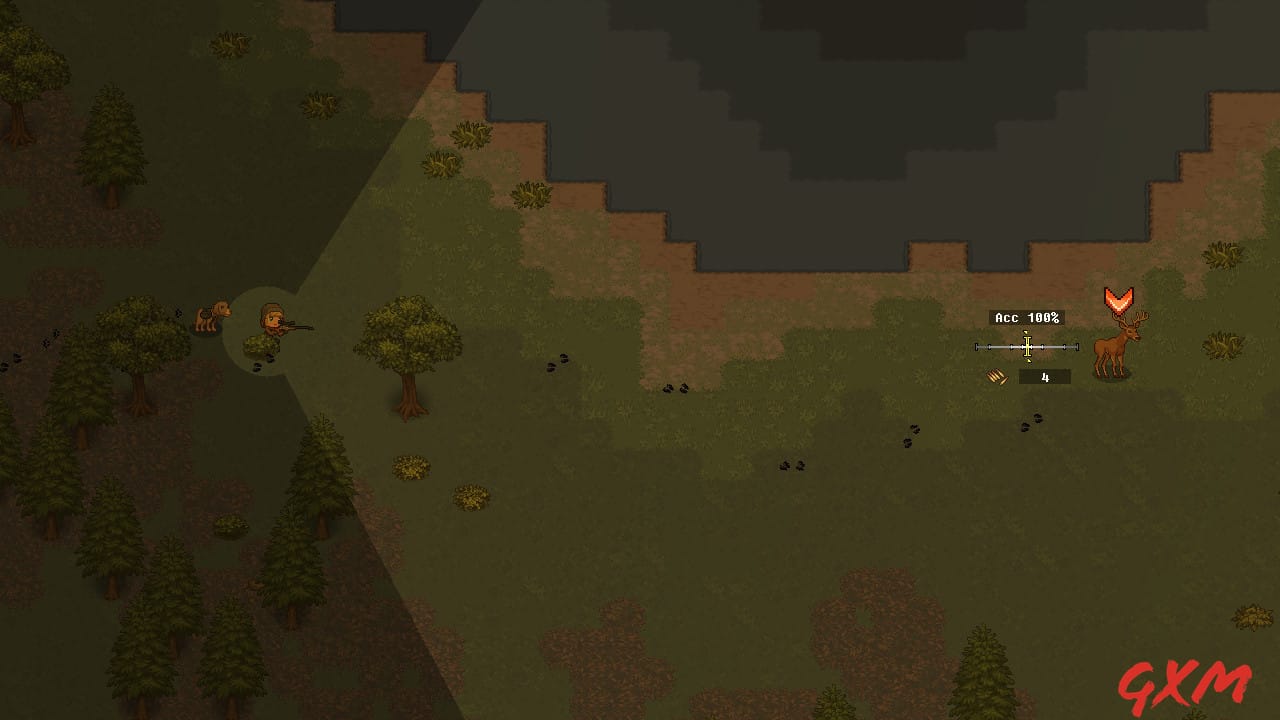The height and width of the screenshot is (720, 1280).
Task: Click the deer being targeted
Action: 1117,347
